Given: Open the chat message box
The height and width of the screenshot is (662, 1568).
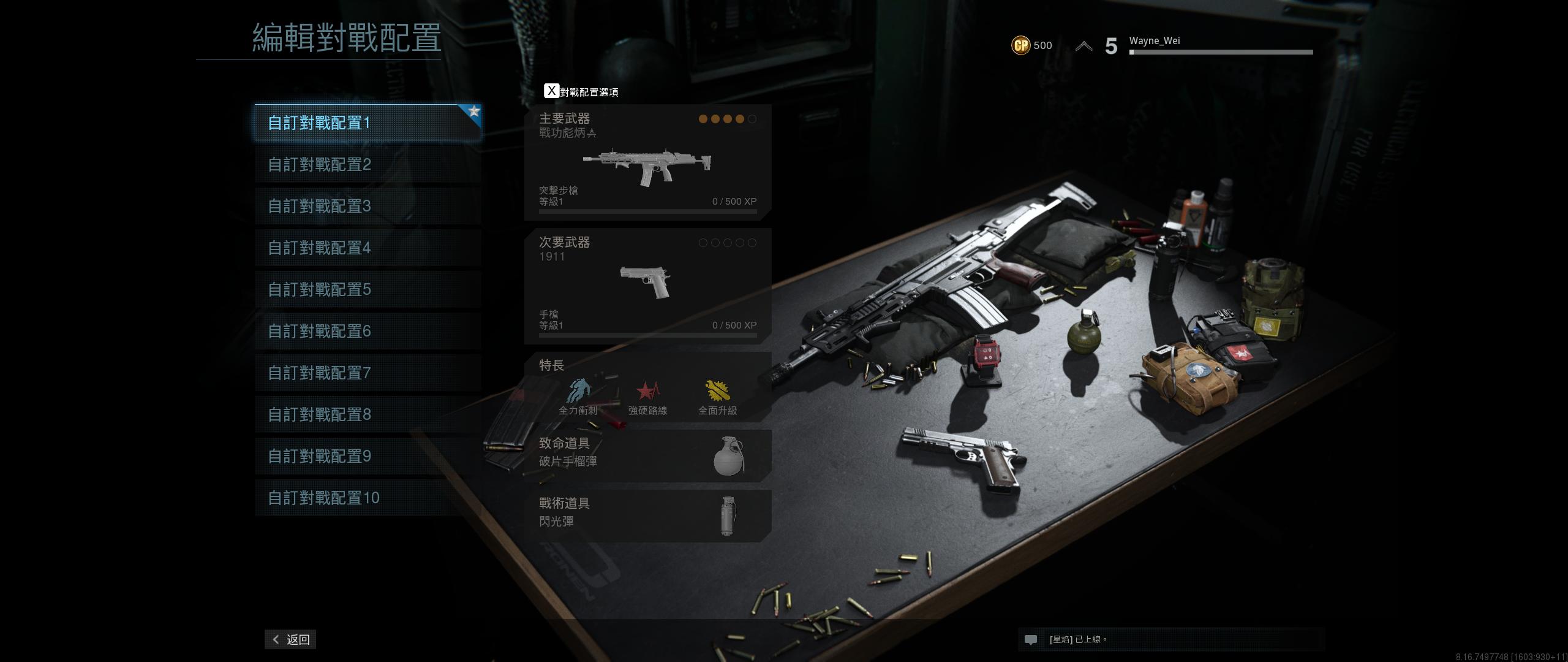Looking at the screenshot, I should [x=1170, y=639].
